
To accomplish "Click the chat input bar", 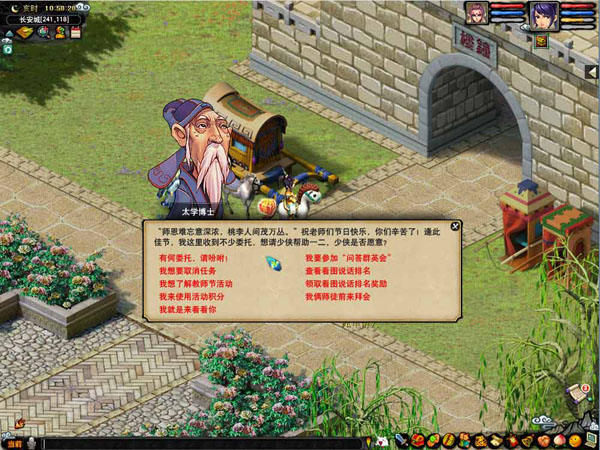I will pos(200,442).
